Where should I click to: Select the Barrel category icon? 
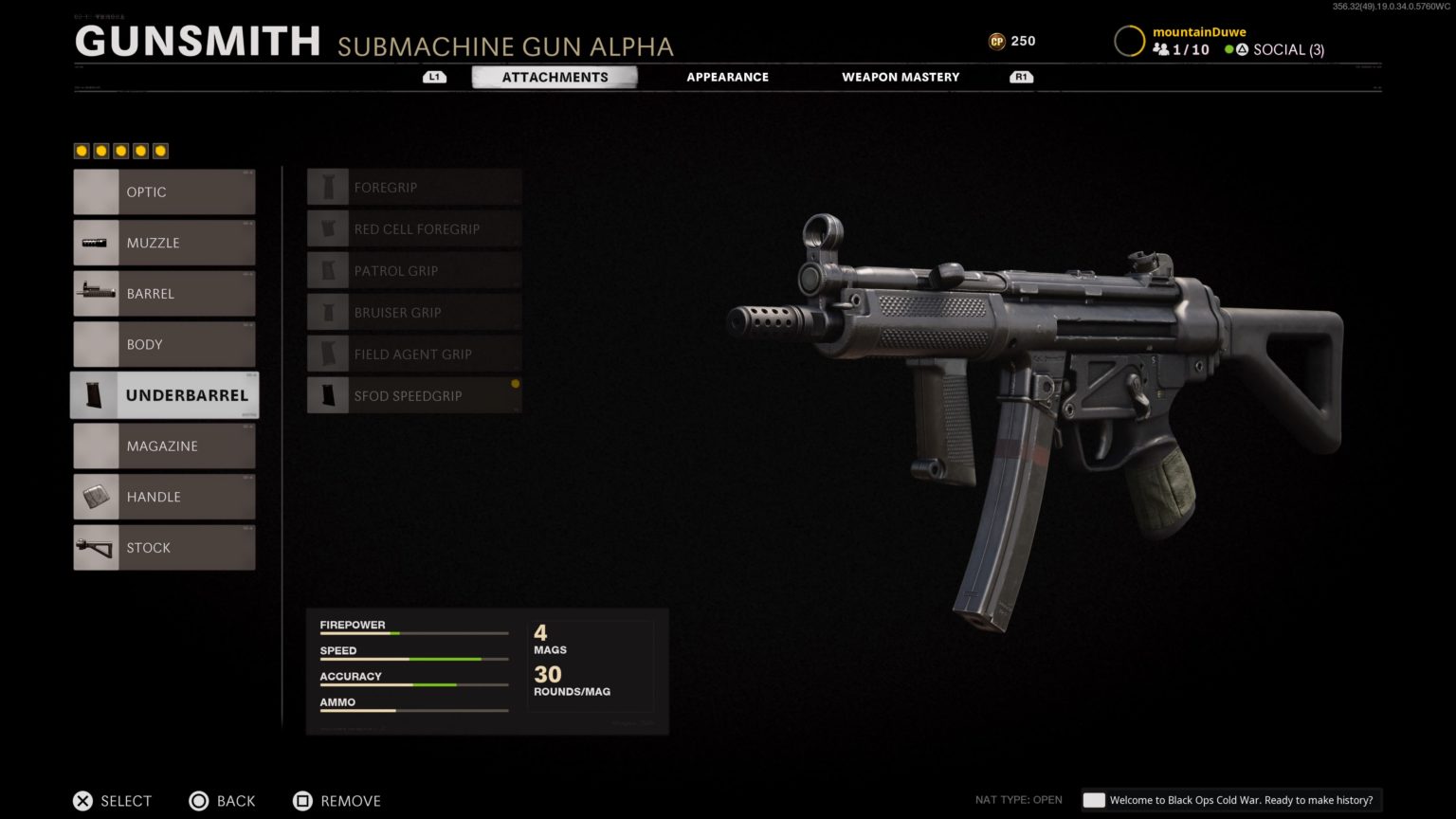pyautogui.click(x=95, y=293)
